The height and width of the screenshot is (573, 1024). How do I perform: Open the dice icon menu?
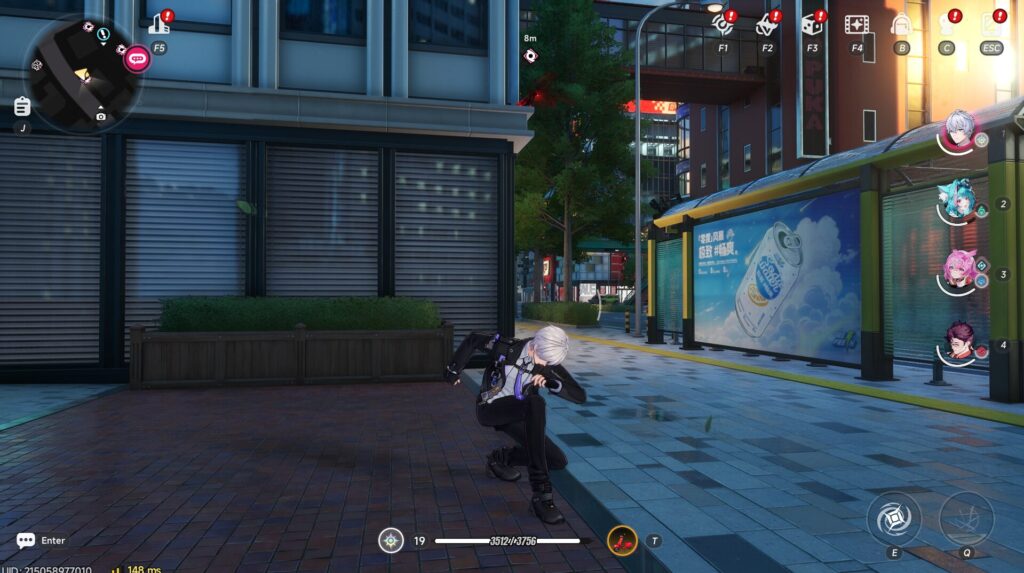pyautogui.click(x=811, y=24)
